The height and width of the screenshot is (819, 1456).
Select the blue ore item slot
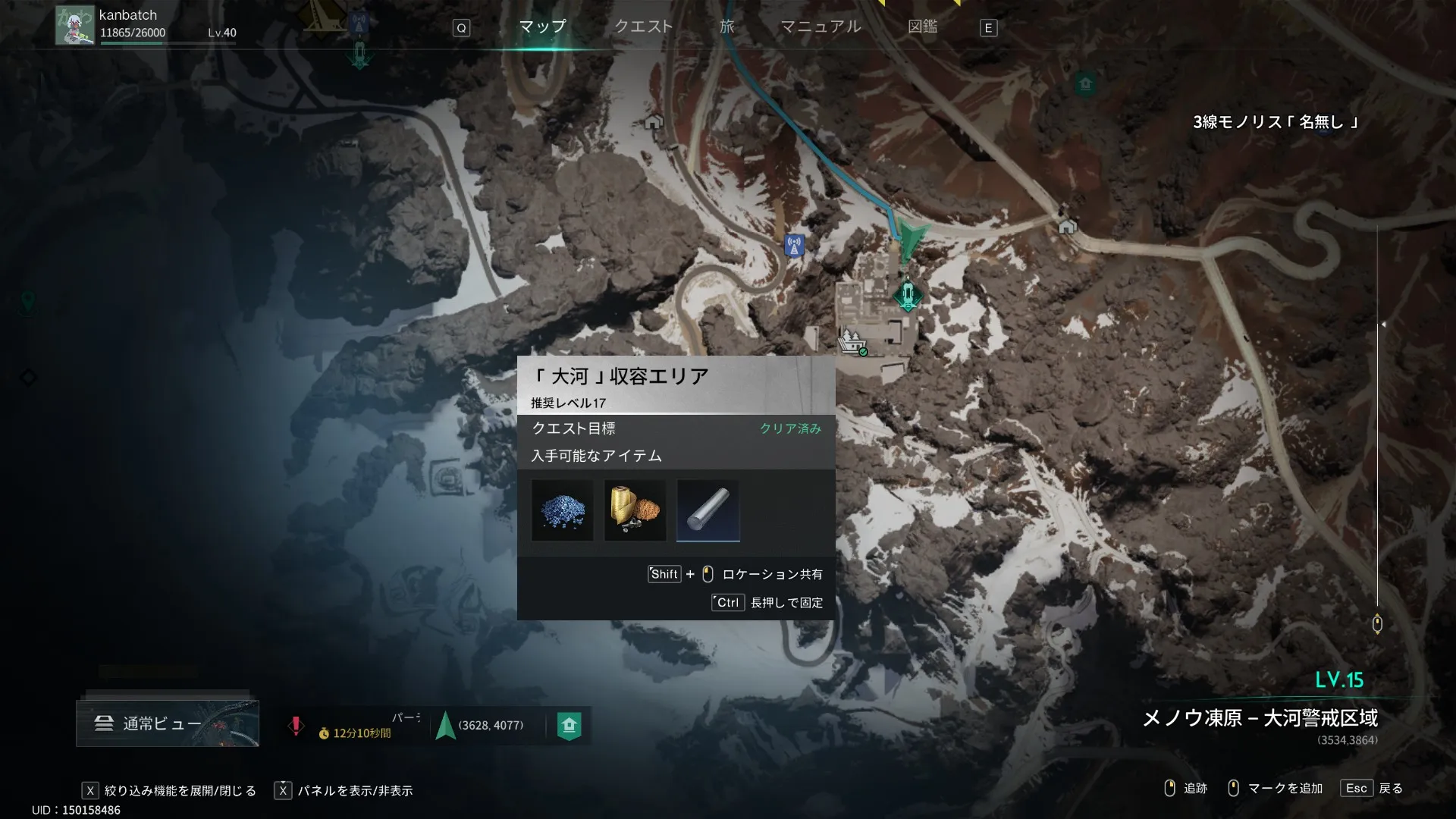pos(562,510)
